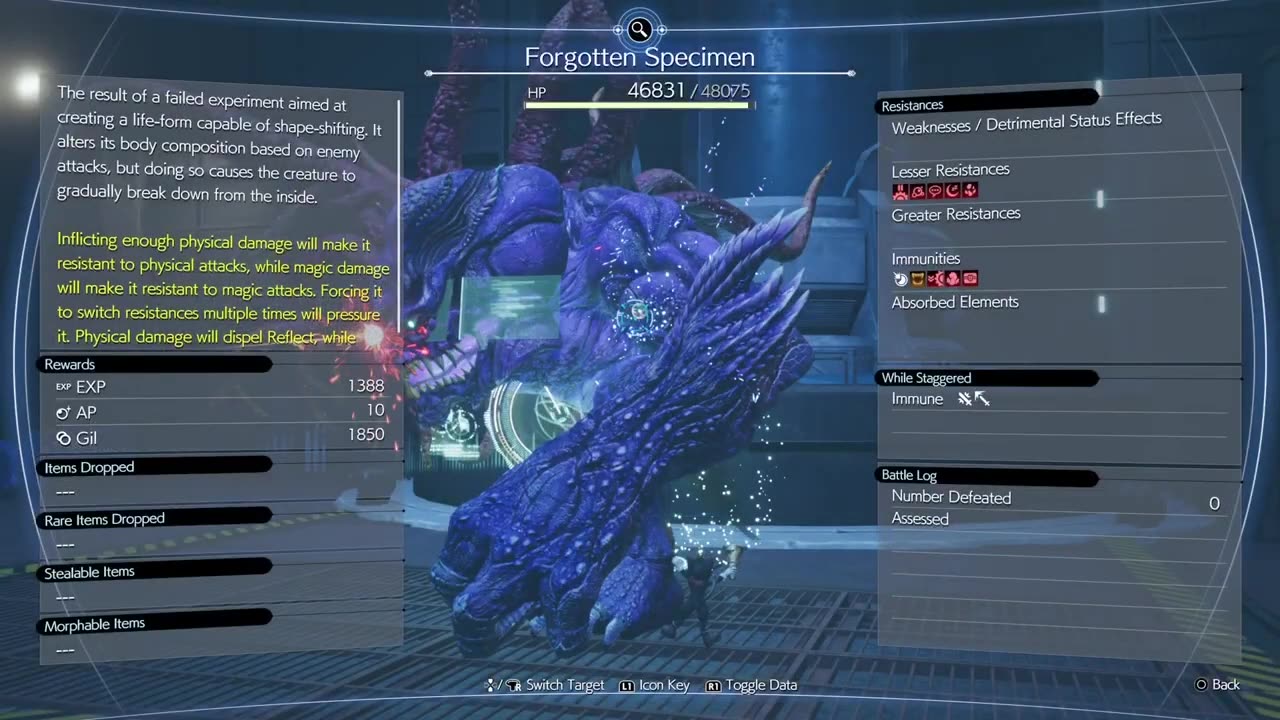Image resolution: width=1280 pixels, height=720 pixels.
Task: Click the magnifying glass Assess icon
Action: click(640, 29)
